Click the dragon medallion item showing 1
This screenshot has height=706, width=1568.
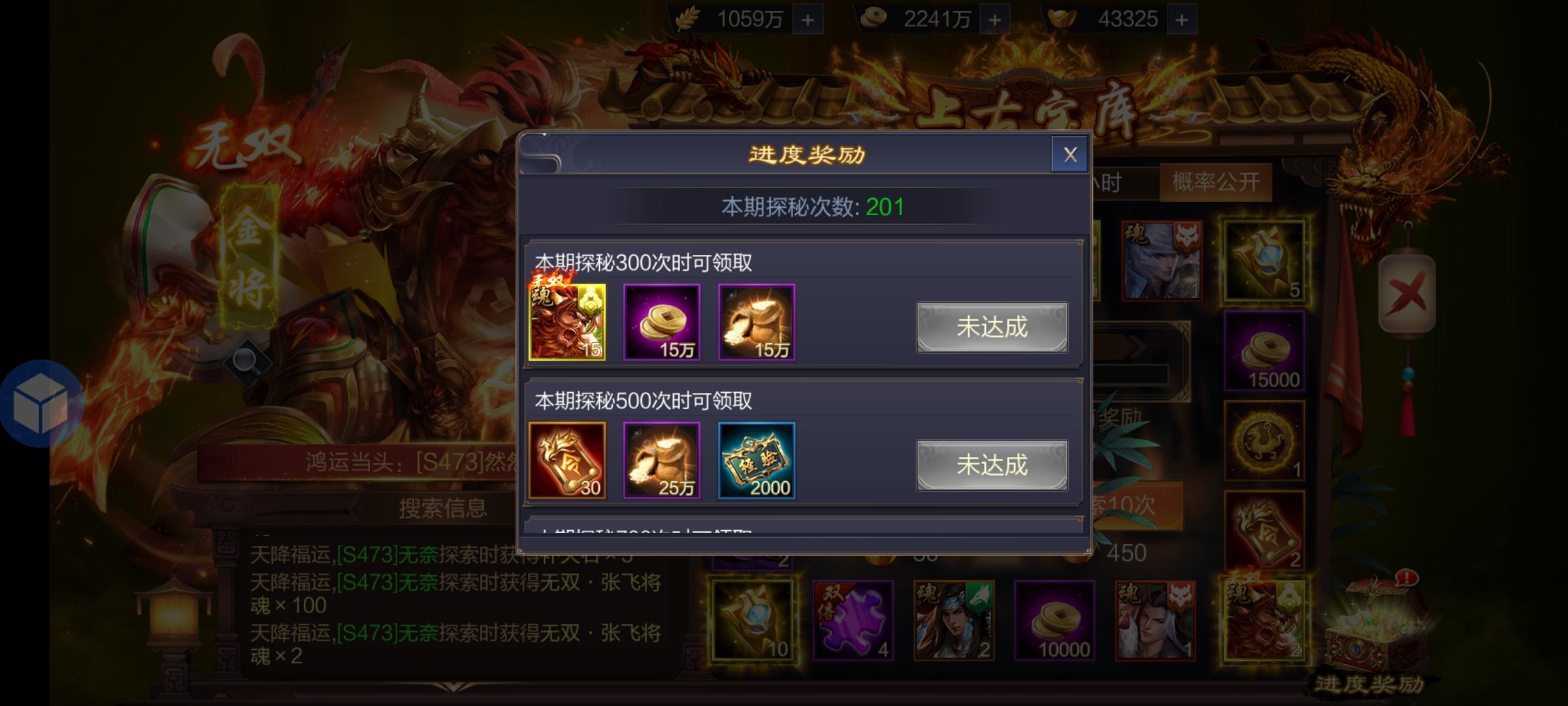coord(1265,438)
